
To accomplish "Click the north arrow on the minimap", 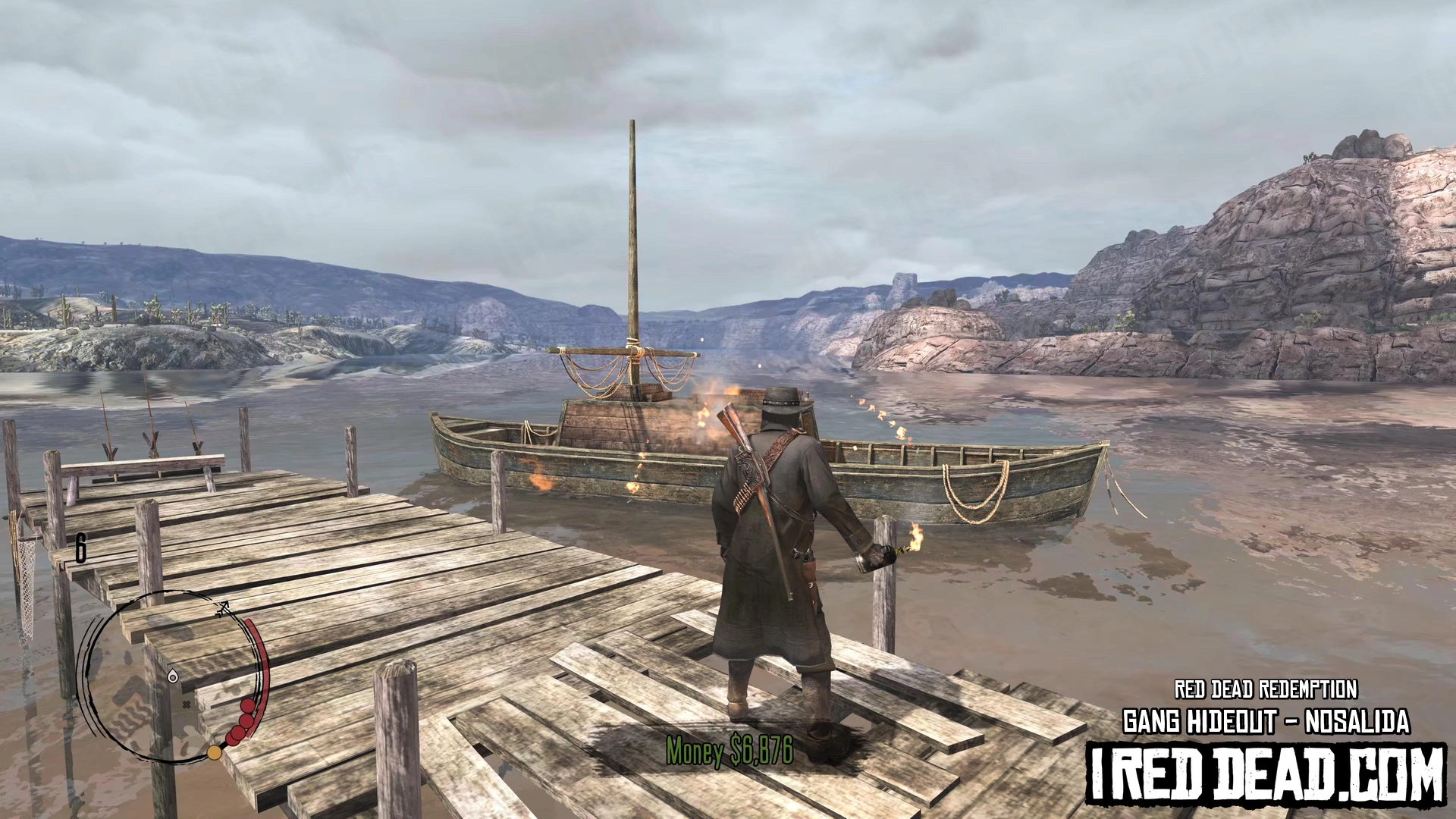I will coord(222,607).
